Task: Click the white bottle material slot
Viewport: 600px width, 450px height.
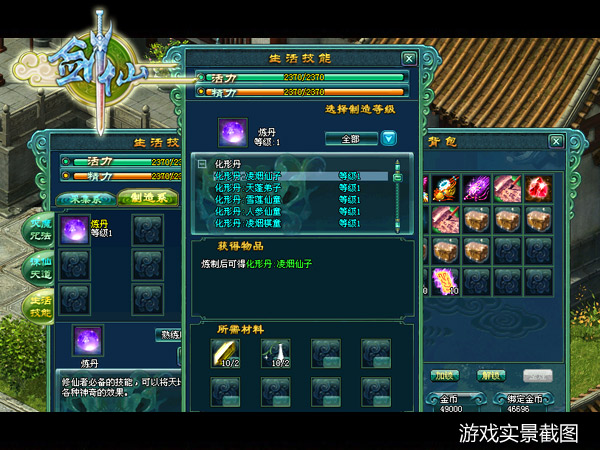Action: coord(274,353)
